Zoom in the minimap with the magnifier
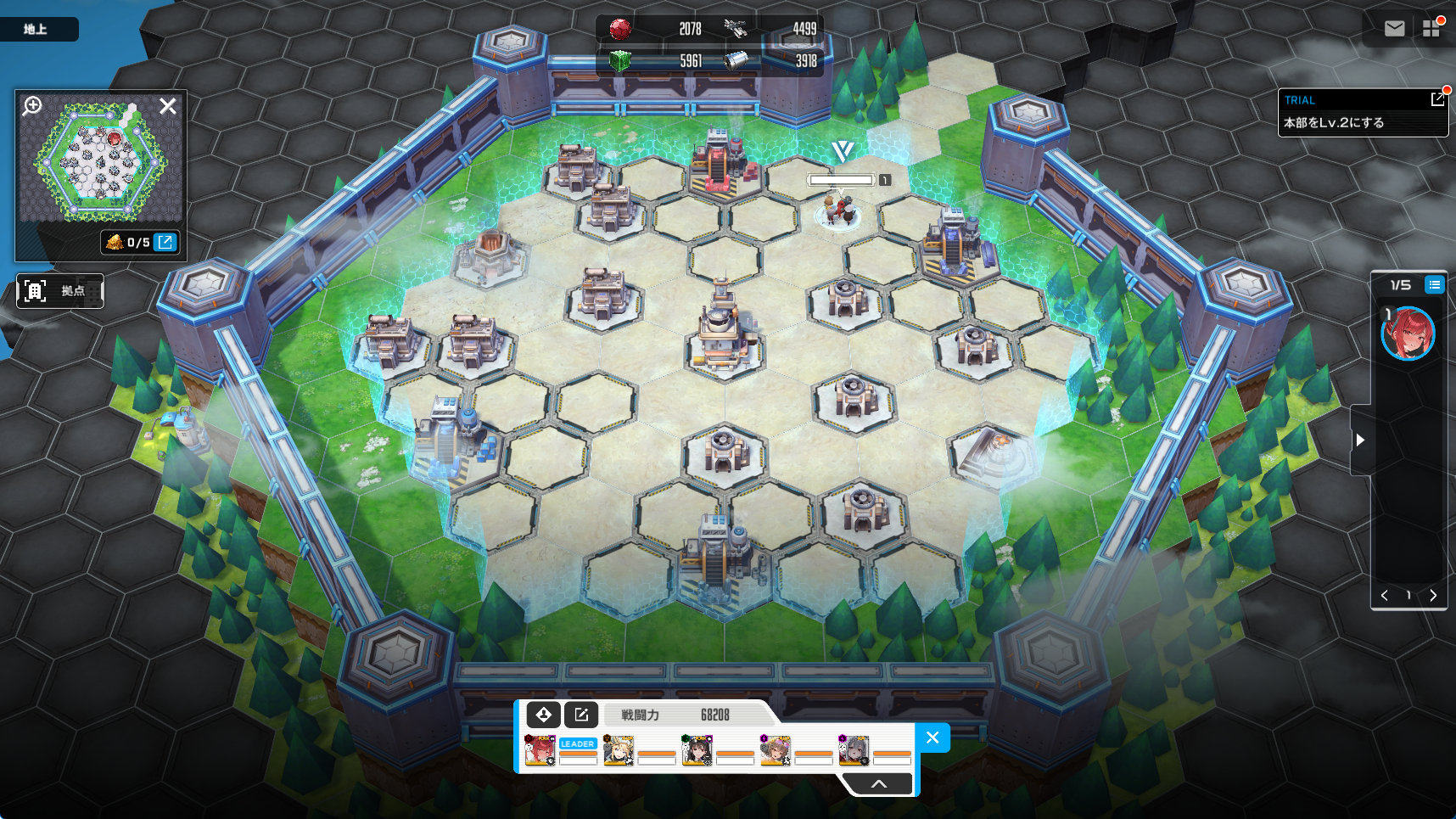The image size is (1456, 819). (32, 106)
